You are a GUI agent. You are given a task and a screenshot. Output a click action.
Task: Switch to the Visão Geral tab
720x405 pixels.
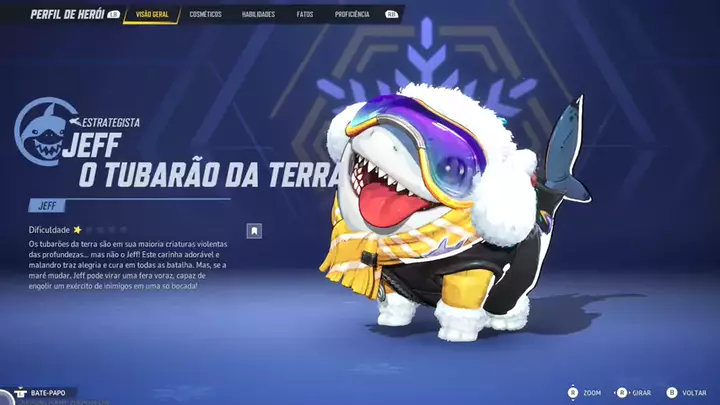(152, 15)
